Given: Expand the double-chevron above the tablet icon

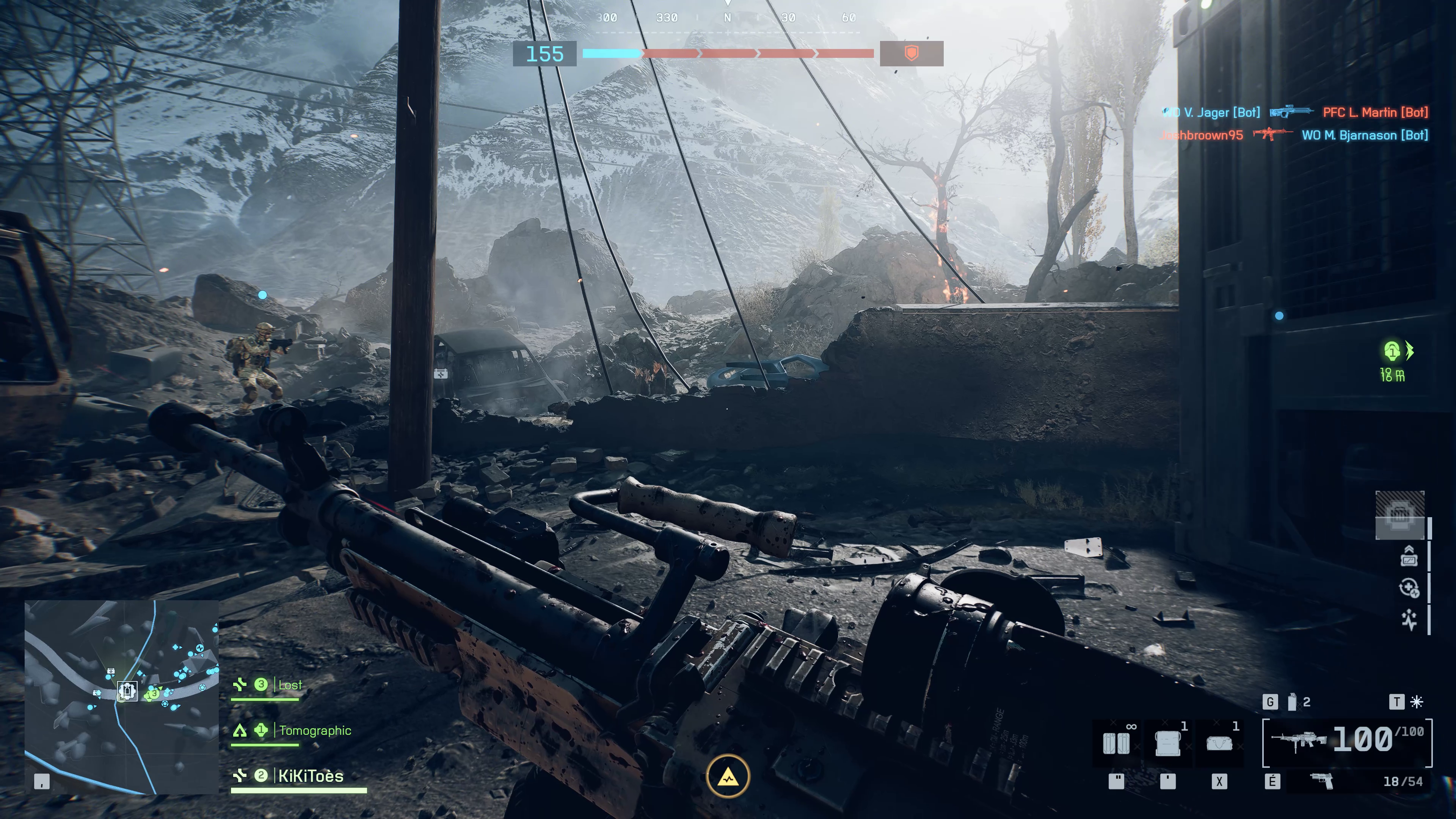Looking at the screenshot, I should click(1409, 549).
